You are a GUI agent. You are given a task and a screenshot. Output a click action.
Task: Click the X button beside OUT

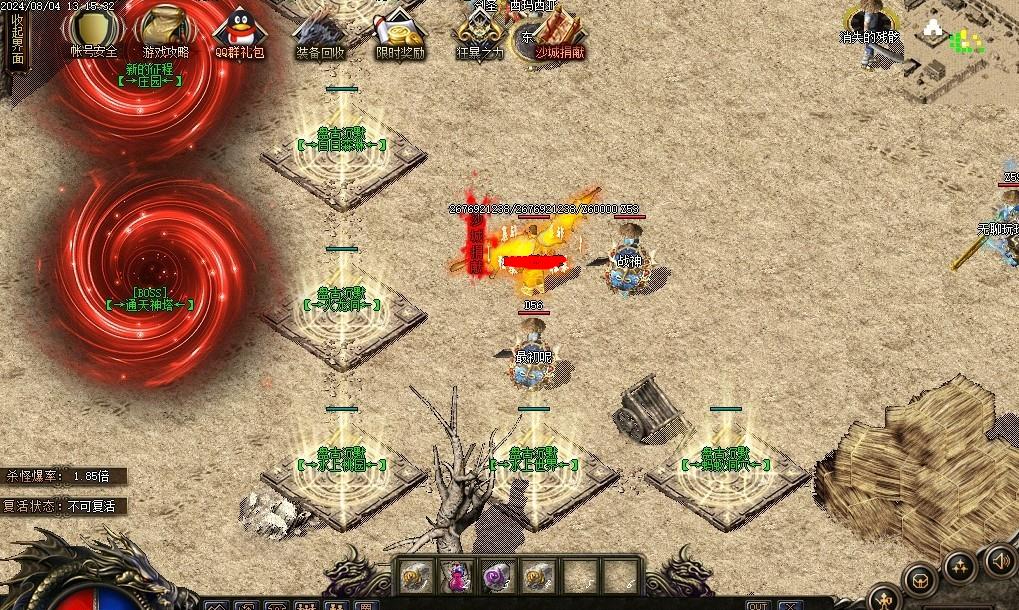click(788, 604)
